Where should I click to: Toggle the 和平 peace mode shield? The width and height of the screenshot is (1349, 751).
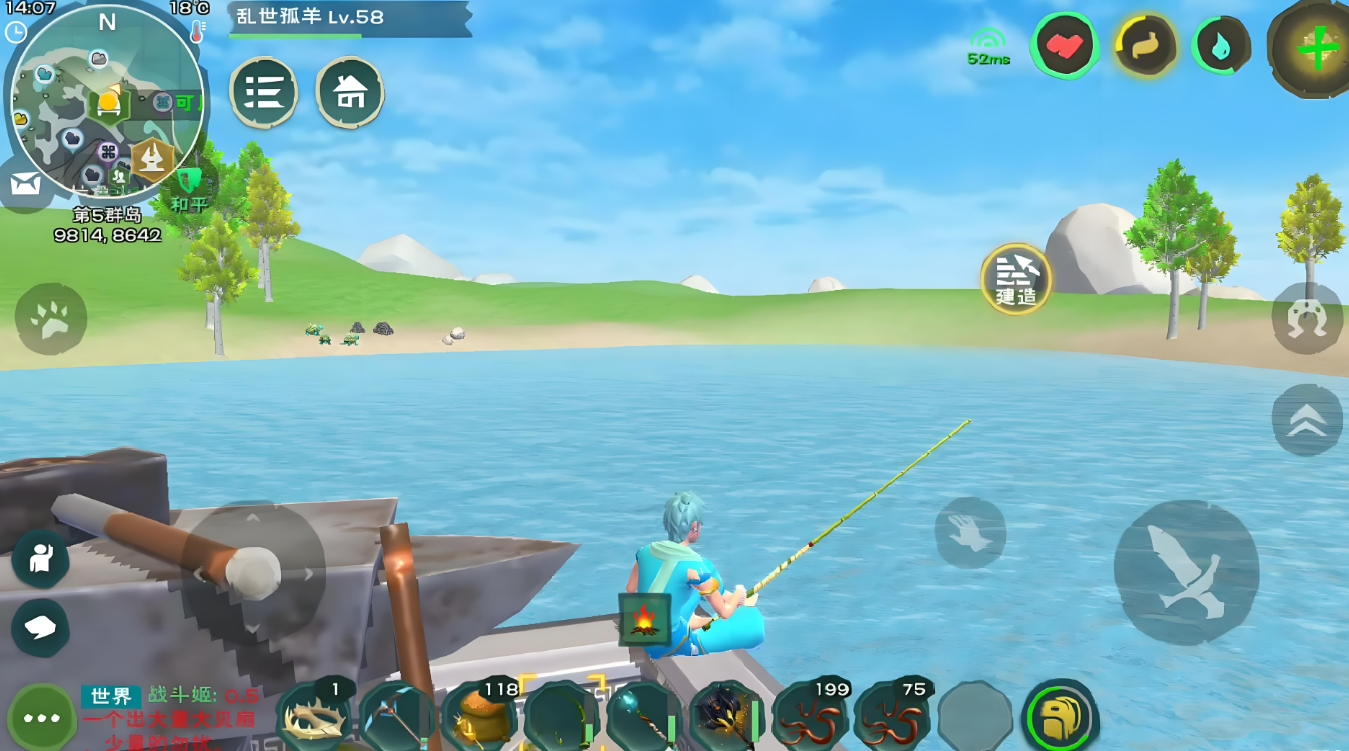188,187
